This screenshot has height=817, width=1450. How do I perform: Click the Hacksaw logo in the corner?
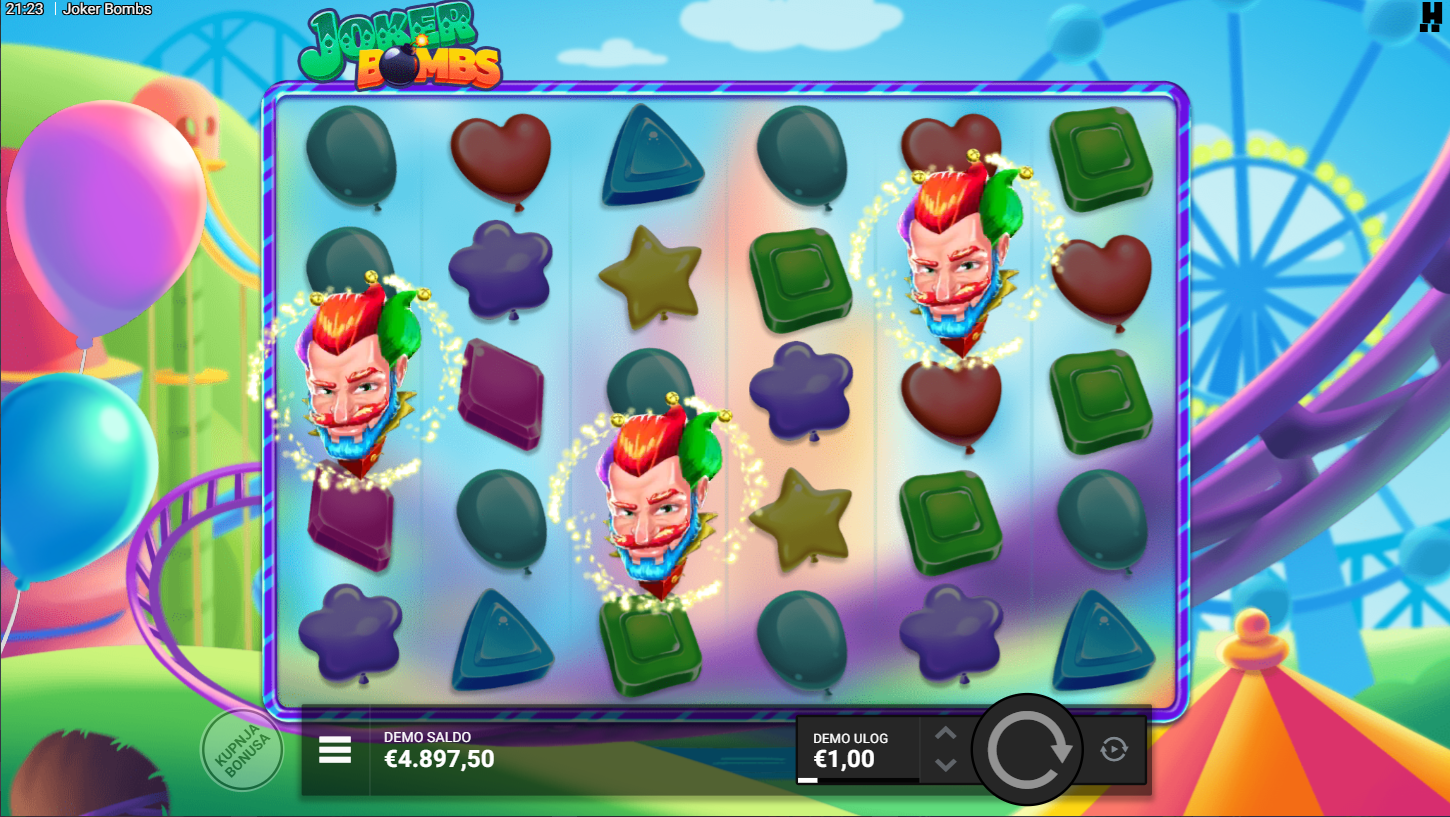tap(1430, 17)
